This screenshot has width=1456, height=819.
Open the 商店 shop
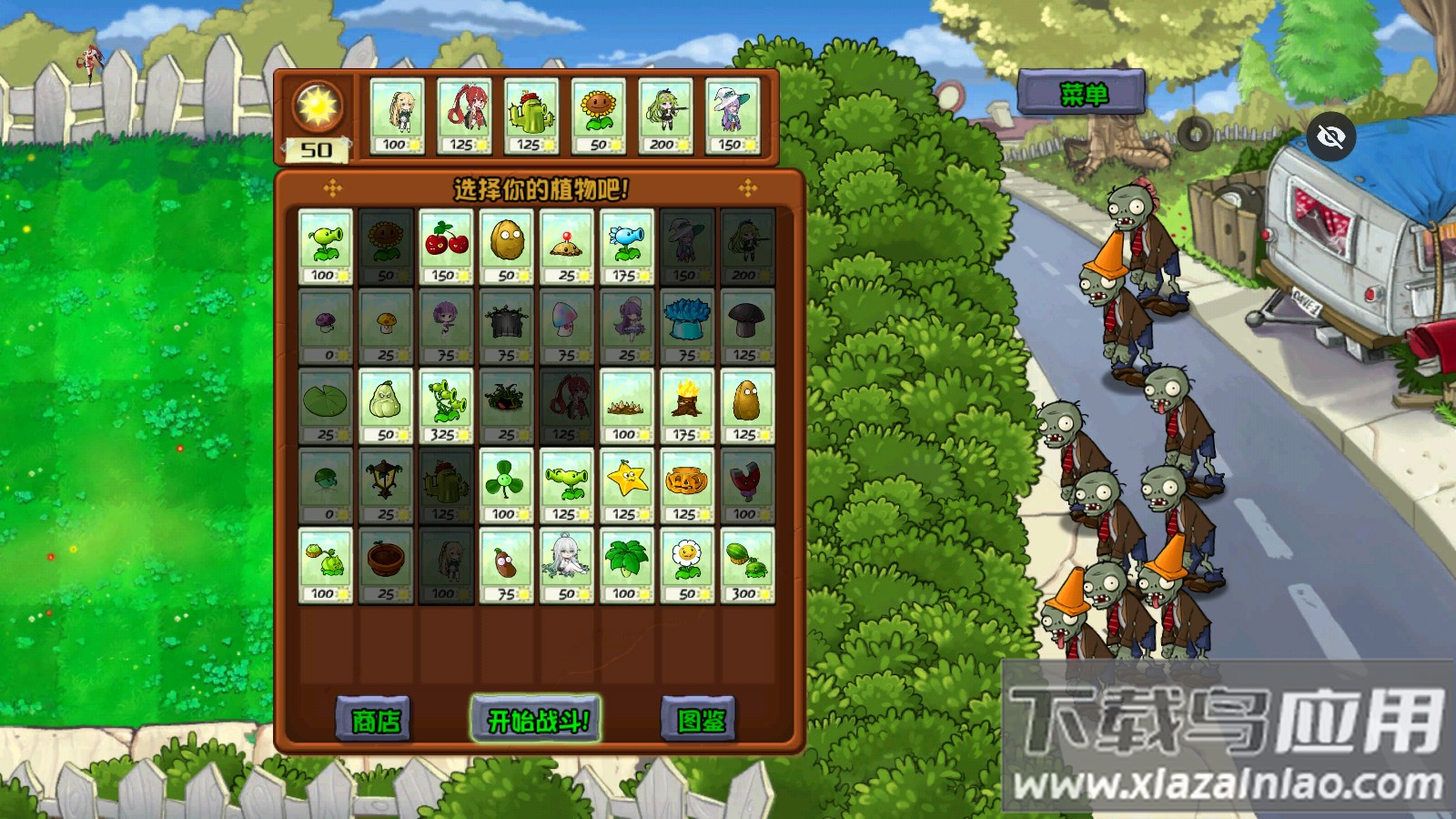click(x=375, y=721)
